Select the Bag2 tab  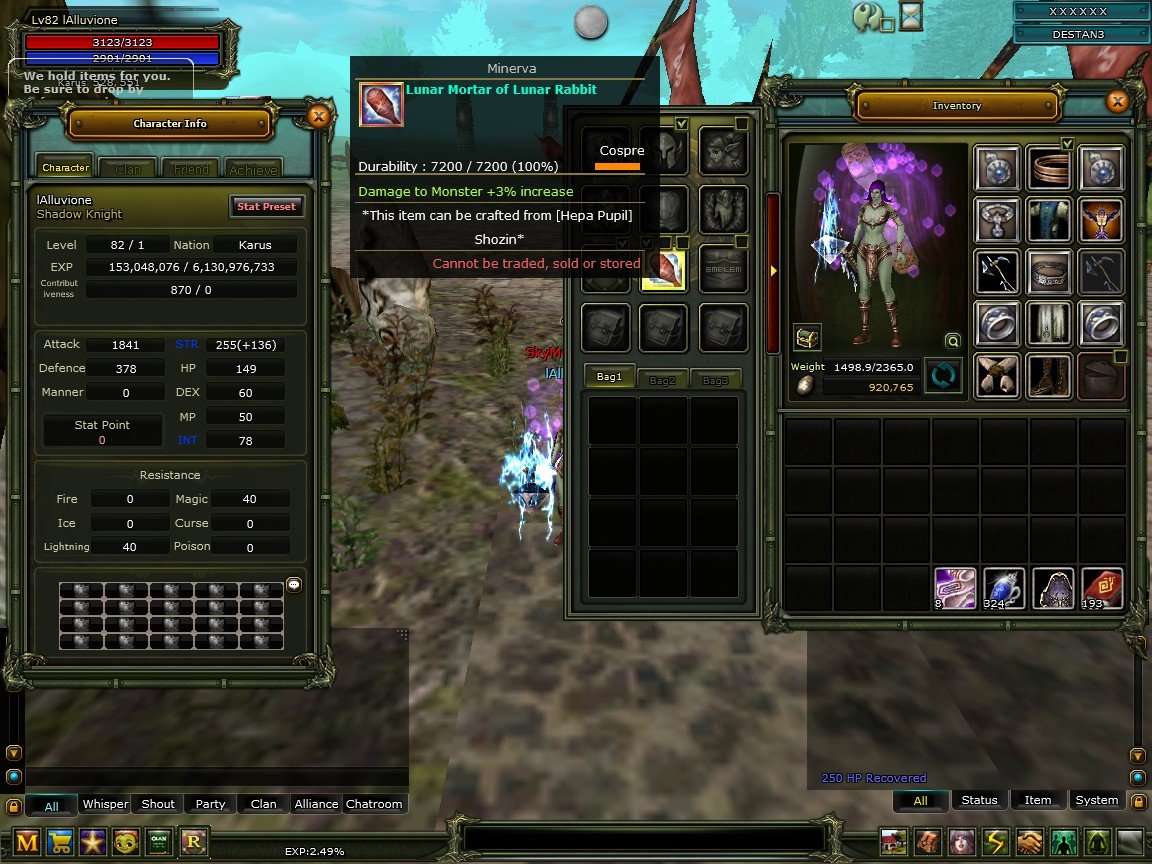662,379
